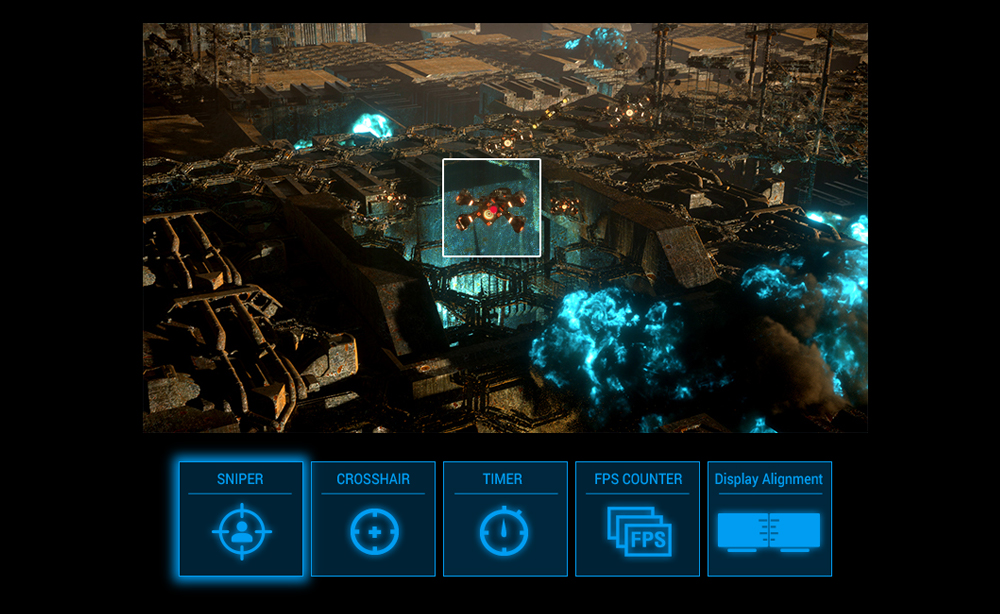Activate the FPS COUNTER tile
This screenshot has width=1000, height=614.
[x=637, y=518]
